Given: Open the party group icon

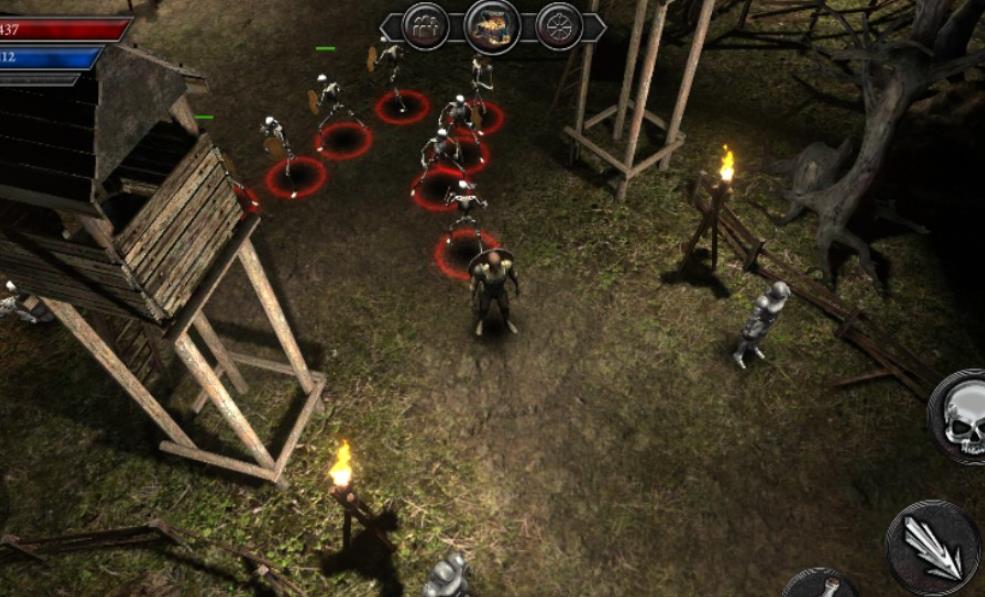Looking at the screenshot, I should (425, 26).
